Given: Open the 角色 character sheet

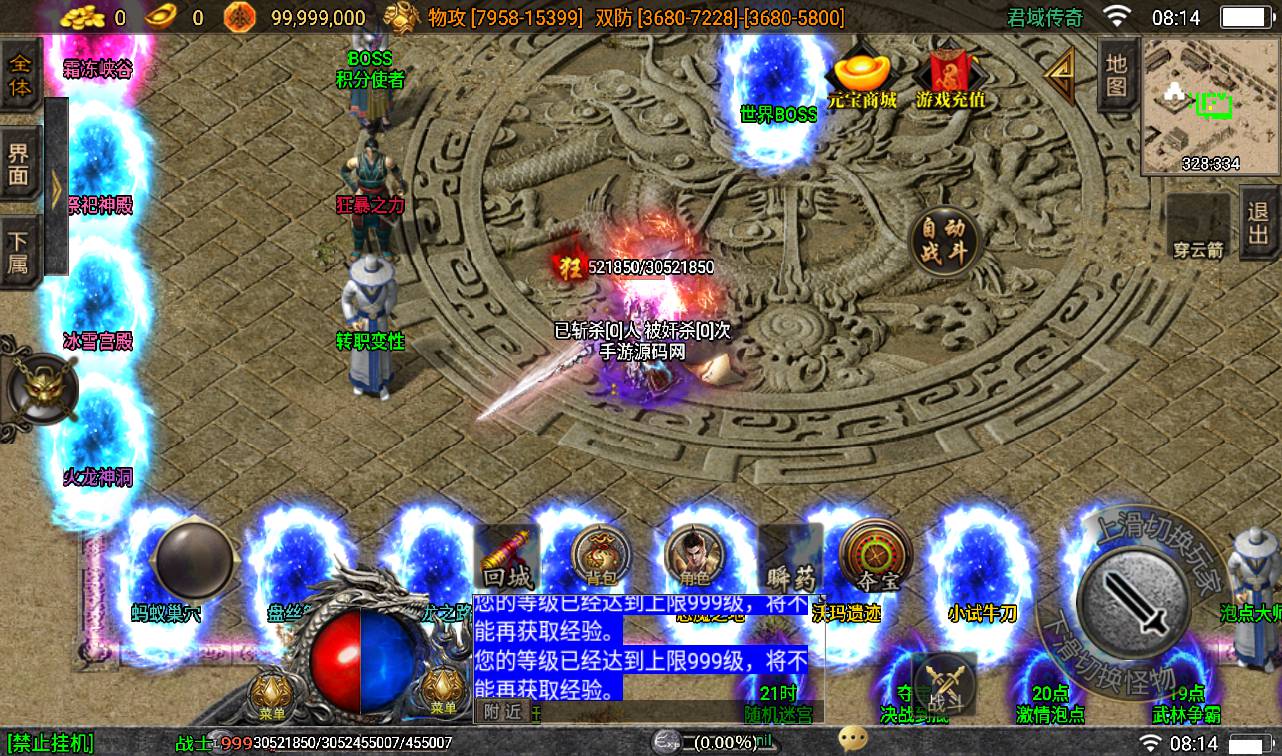Looking at the screenshot, I should point(694,556).
